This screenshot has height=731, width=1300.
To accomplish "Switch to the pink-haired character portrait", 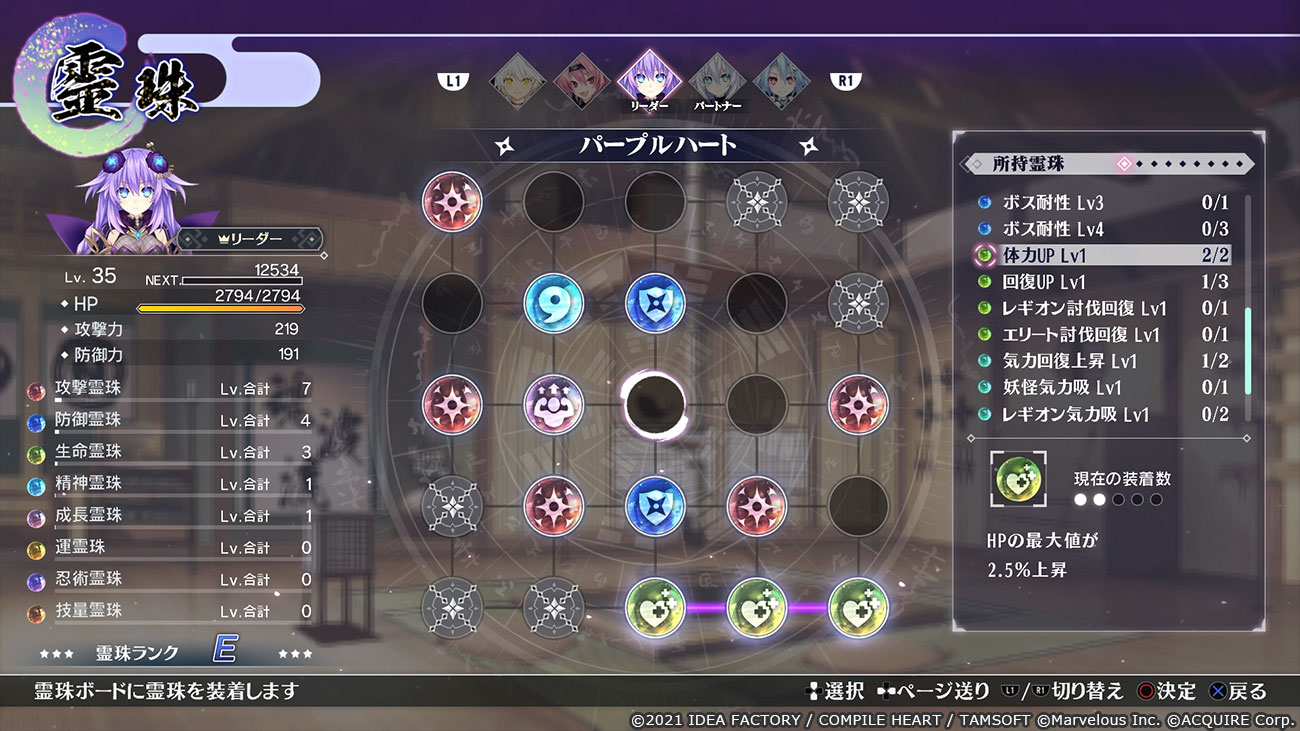I will tap(582, 81).
